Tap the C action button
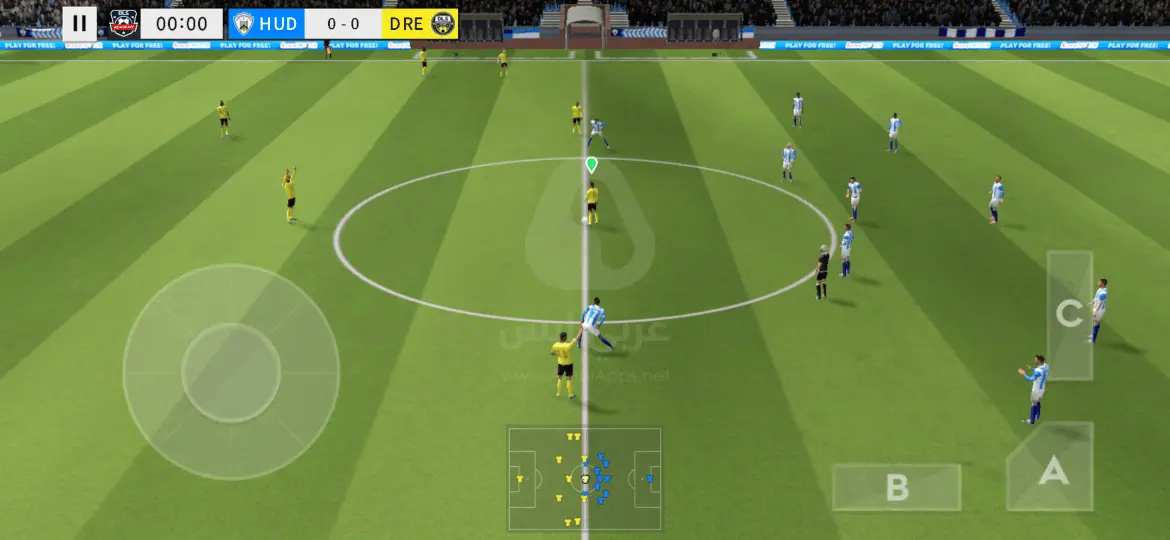This screenshot has height=540, width=1170. (1069, 315)
